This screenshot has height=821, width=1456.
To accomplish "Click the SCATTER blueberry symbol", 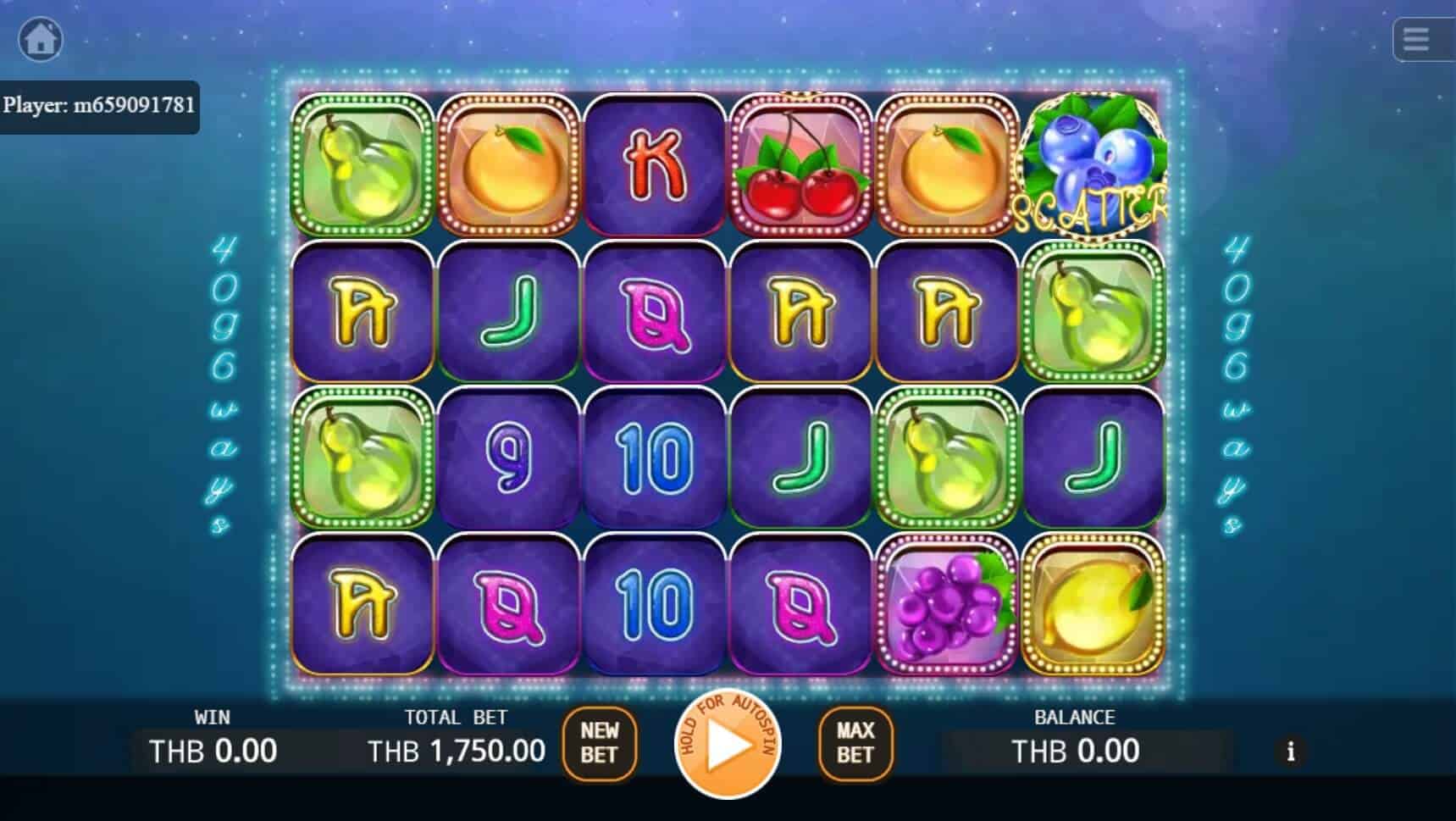I will [1093, 165].
